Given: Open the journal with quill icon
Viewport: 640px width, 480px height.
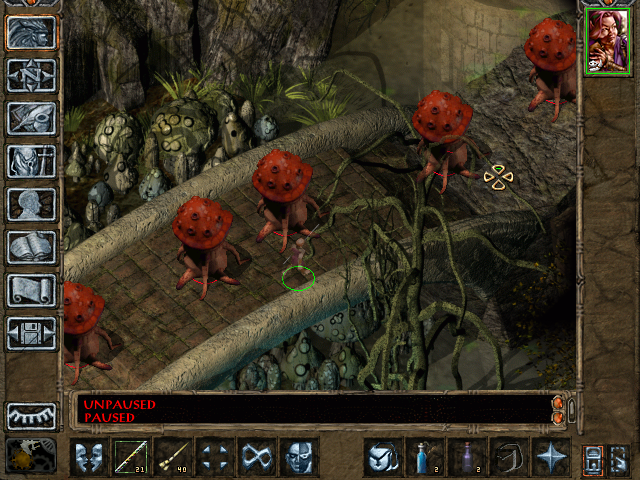Looking at the screenshot, I should 31,118.
